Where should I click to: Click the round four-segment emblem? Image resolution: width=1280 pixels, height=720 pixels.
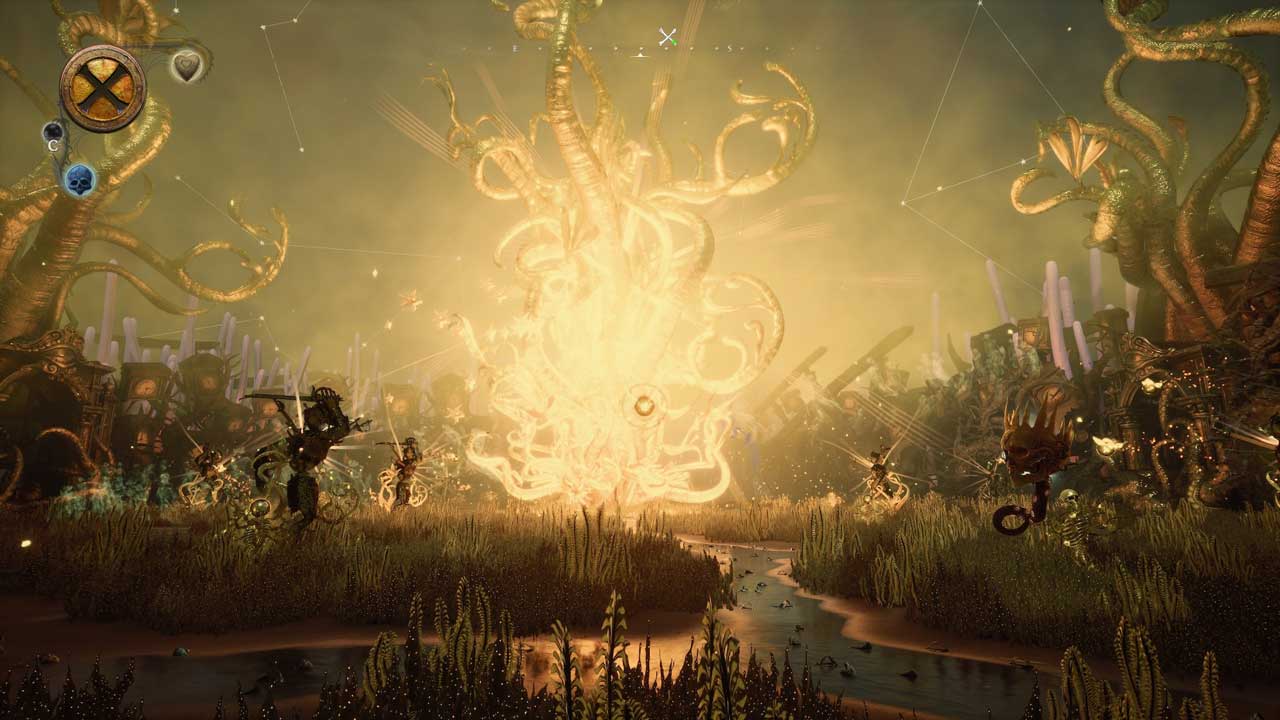click(103, 88)
